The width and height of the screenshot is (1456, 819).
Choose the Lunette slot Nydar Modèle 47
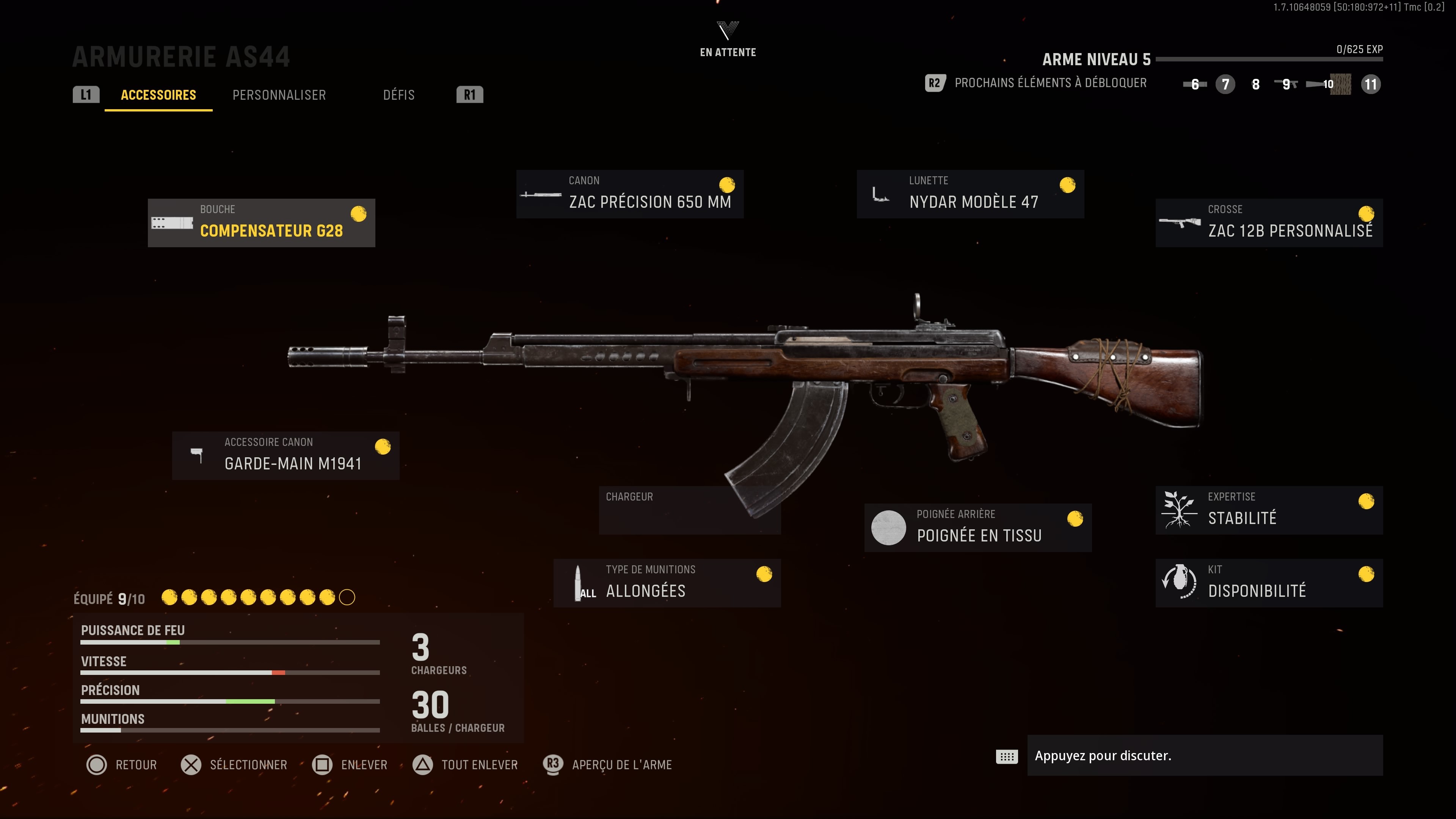tap(970, 194)
